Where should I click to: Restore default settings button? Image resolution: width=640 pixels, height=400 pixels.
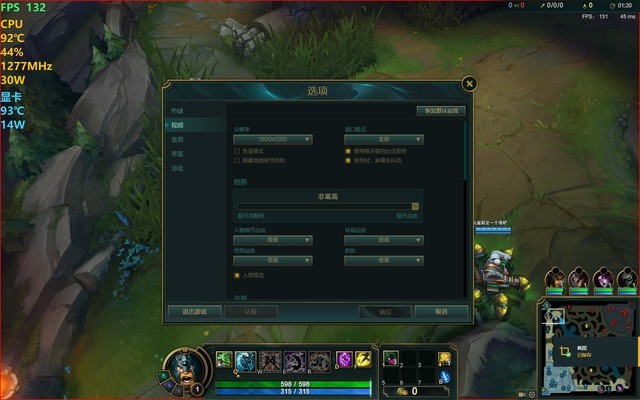[440, 111]
